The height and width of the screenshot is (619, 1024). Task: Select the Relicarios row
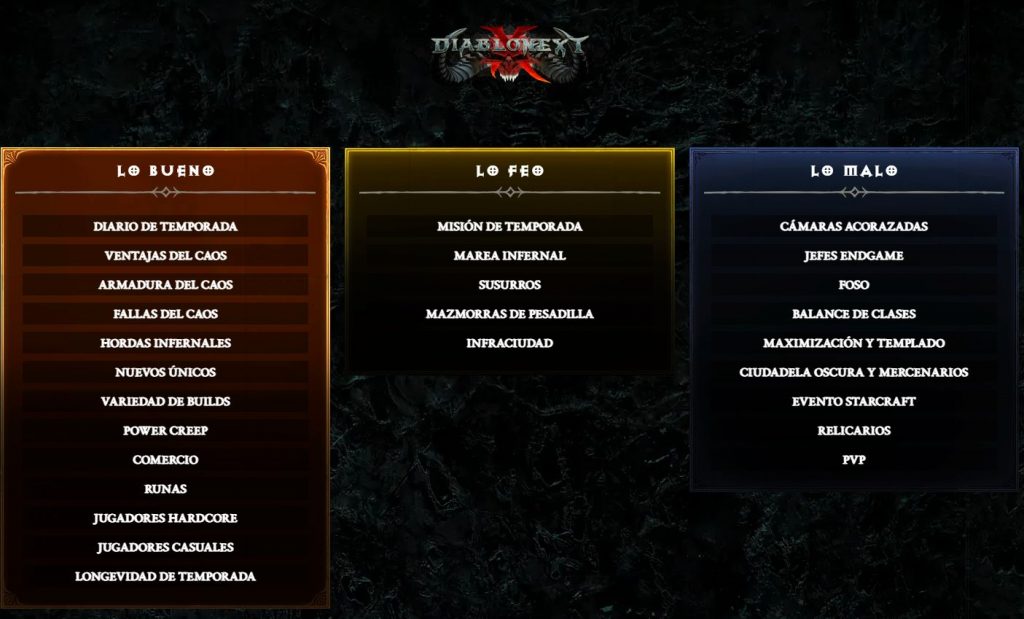[x=853, y=431]
